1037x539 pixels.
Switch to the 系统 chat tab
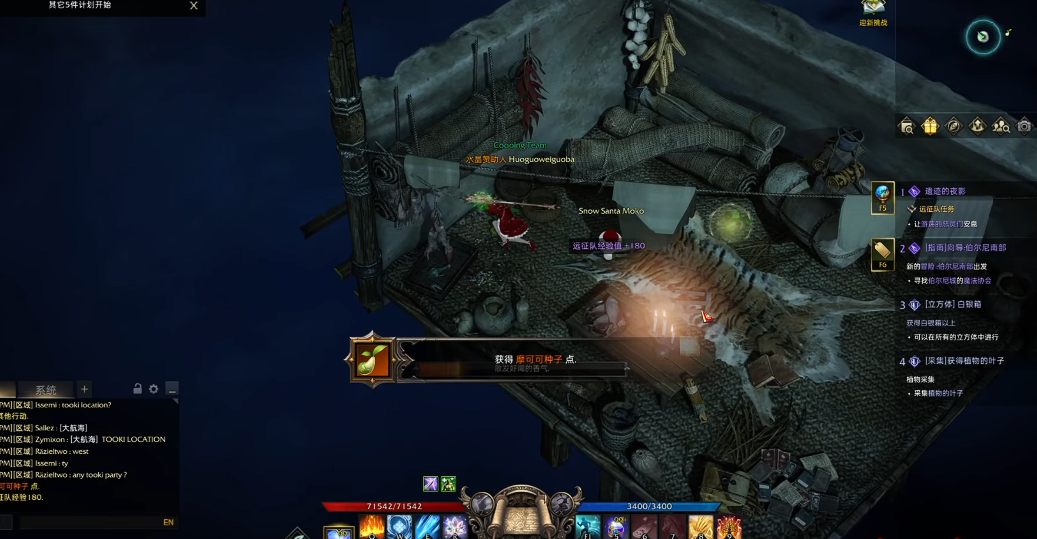click(46, 390)
